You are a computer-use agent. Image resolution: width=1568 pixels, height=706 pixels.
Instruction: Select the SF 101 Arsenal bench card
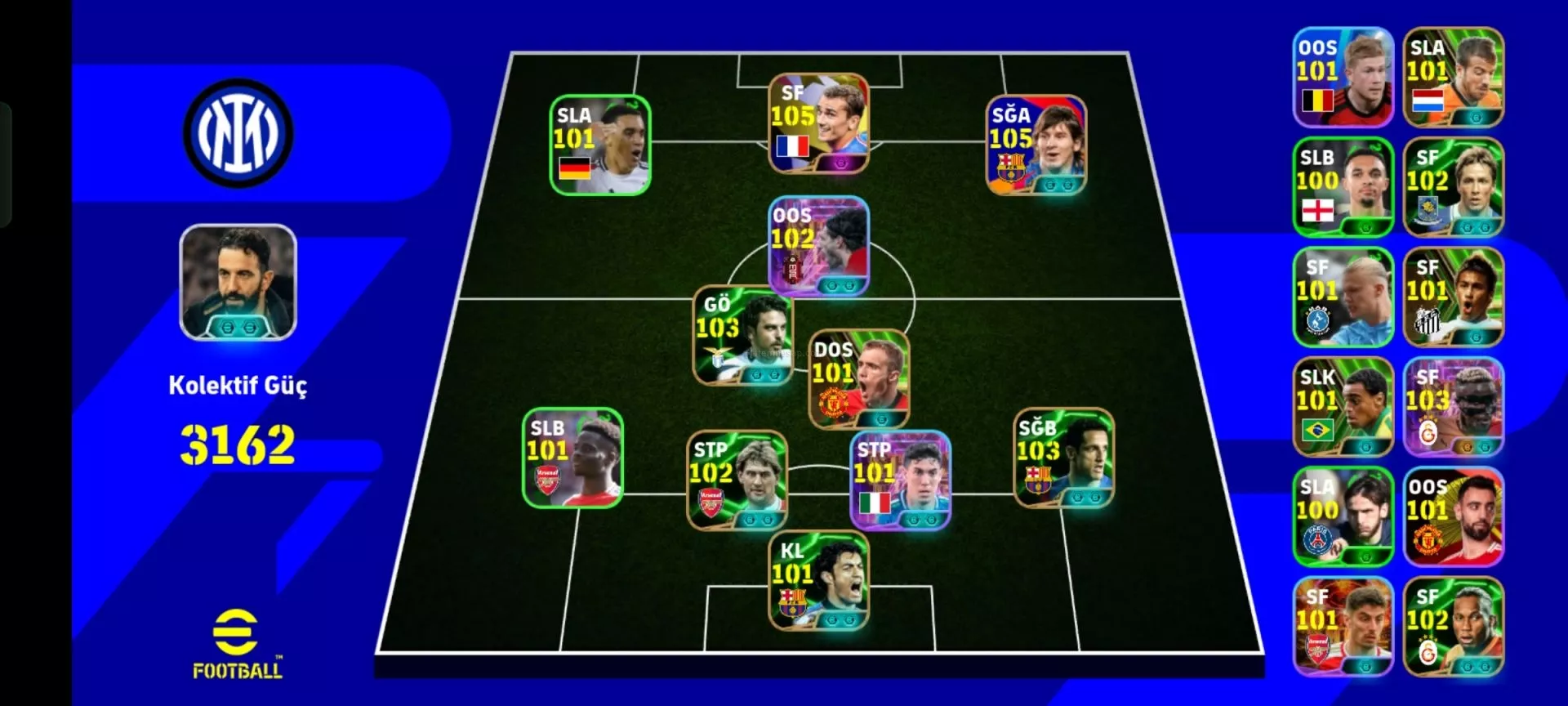[1343, 627]
